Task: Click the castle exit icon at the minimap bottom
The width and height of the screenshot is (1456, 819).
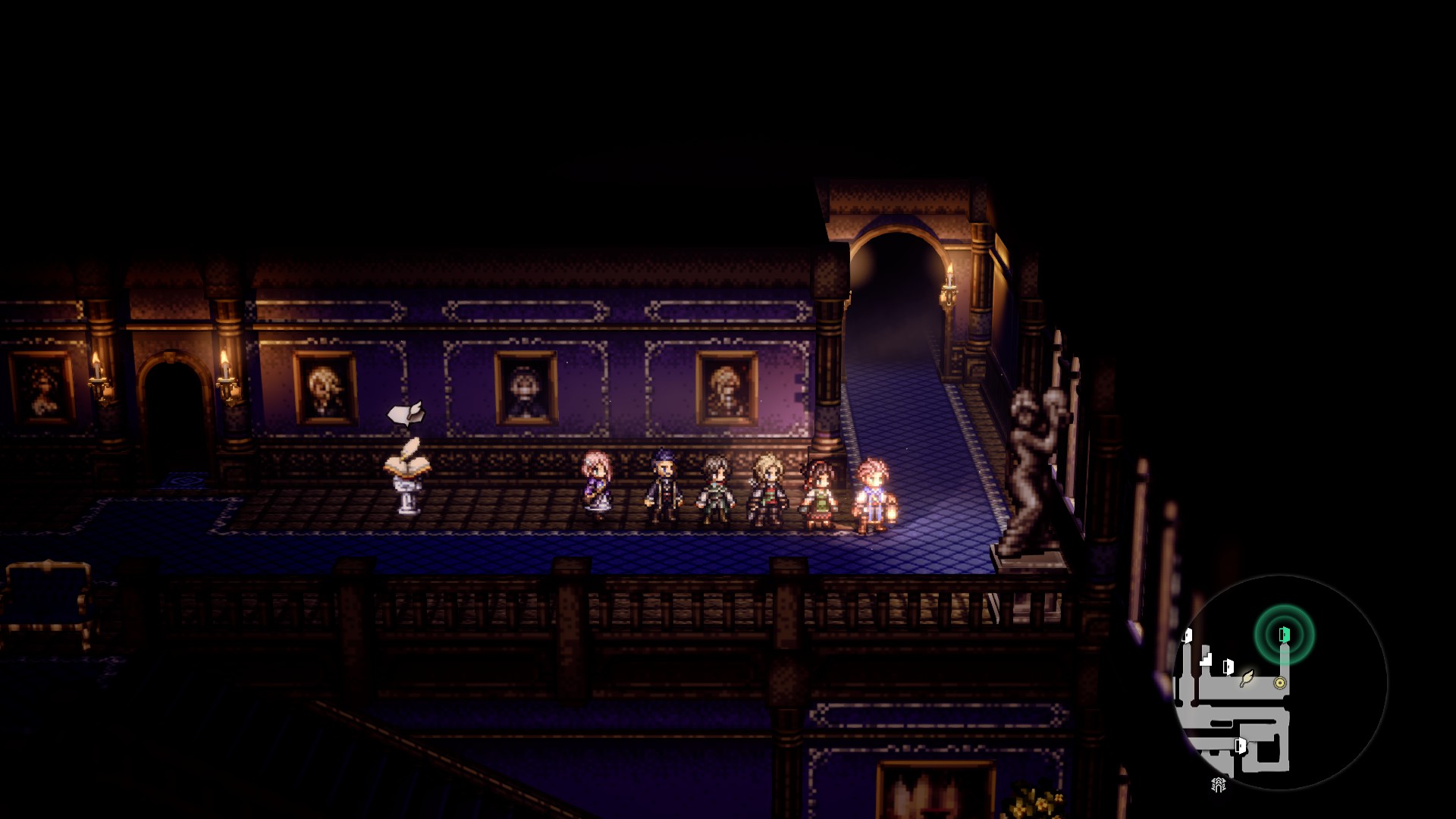Action: 1218,785
